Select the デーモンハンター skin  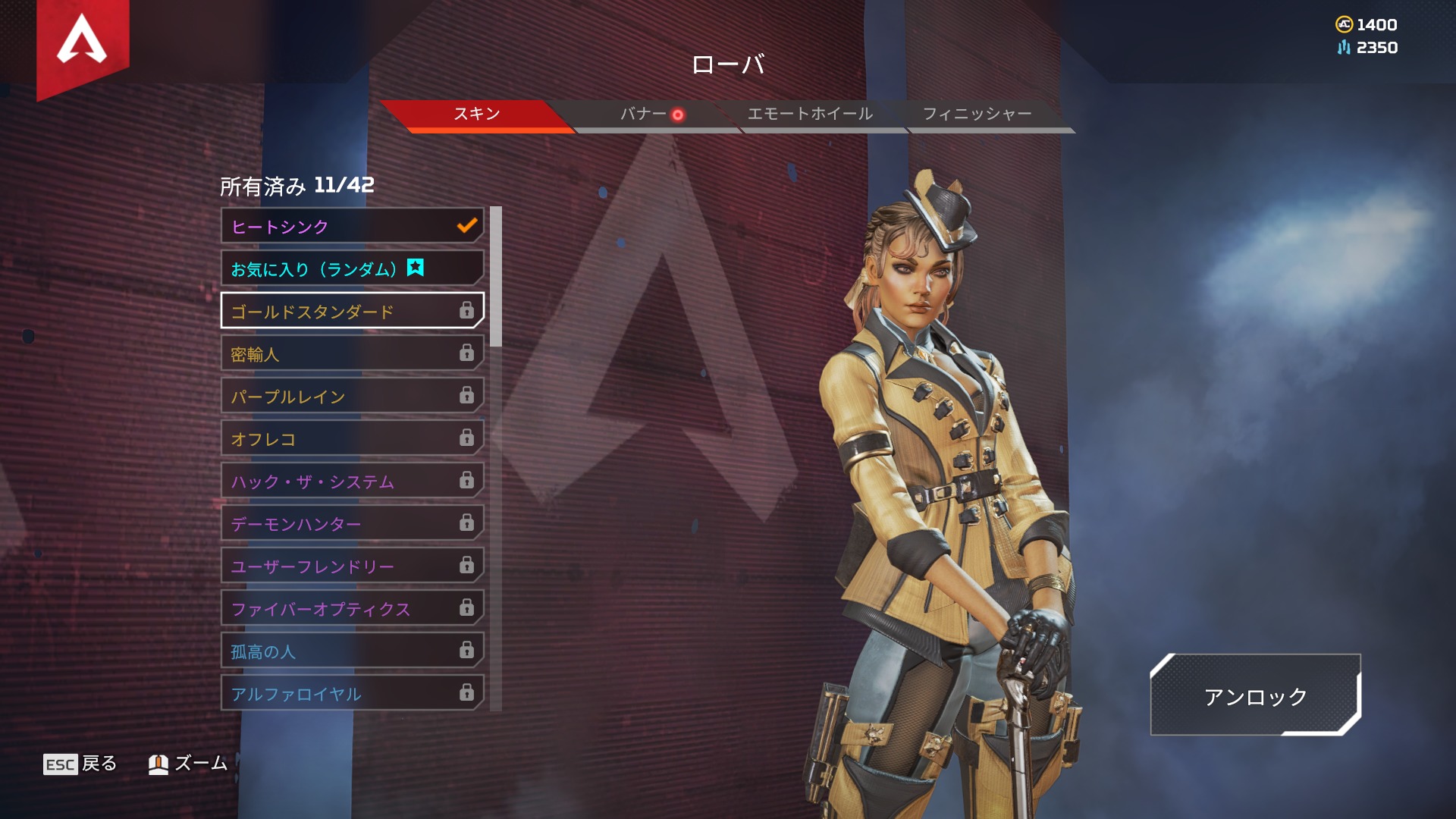[352, 523]
